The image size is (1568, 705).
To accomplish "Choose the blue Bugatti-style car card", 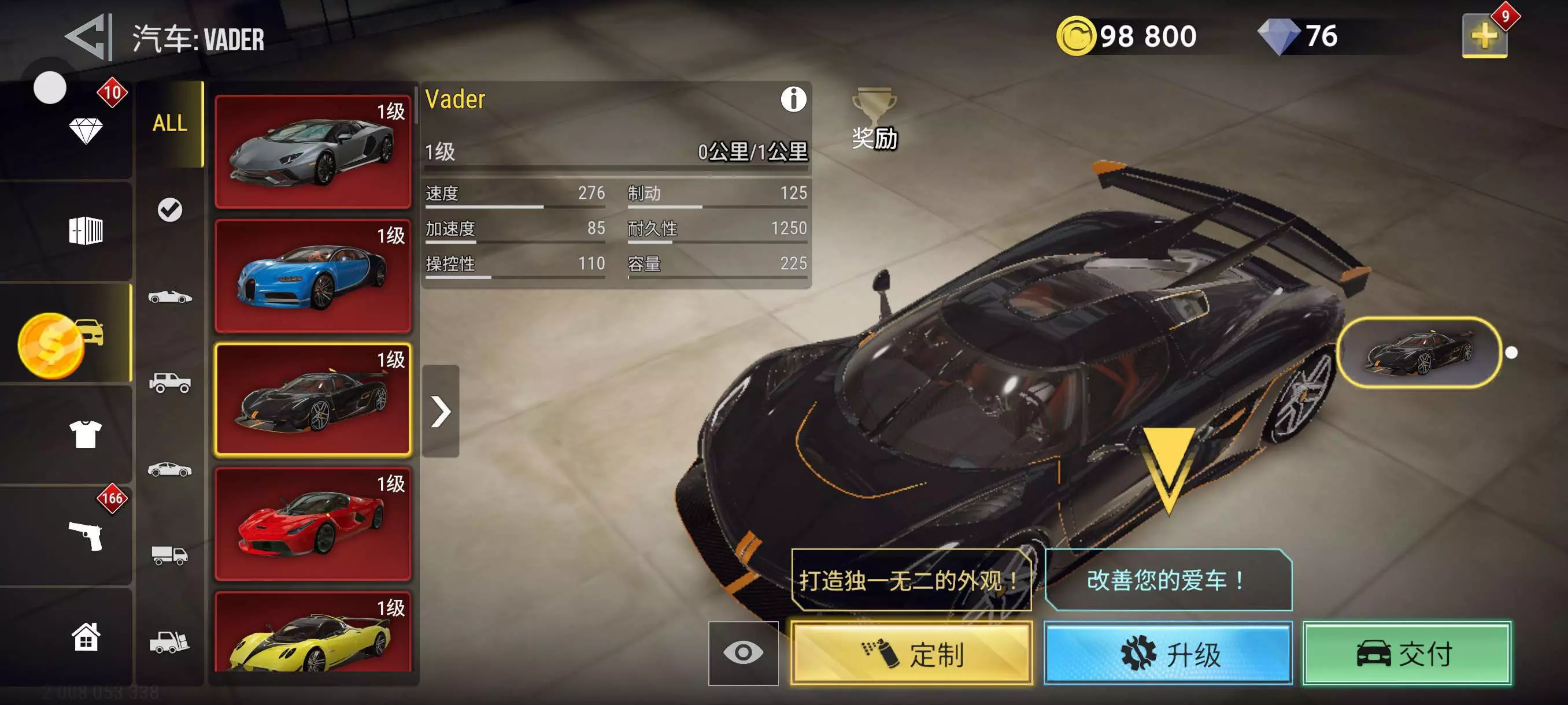I will point(313,276).
